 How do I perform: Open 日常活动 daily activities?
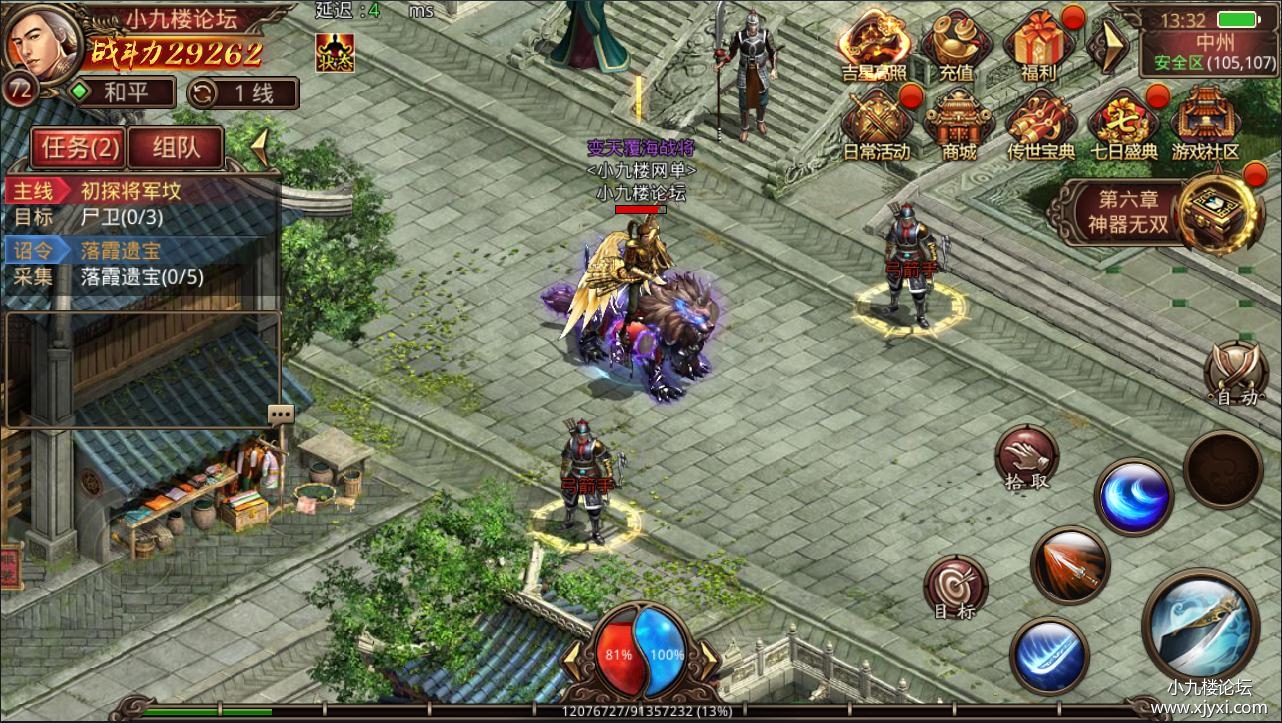point(874,124)
